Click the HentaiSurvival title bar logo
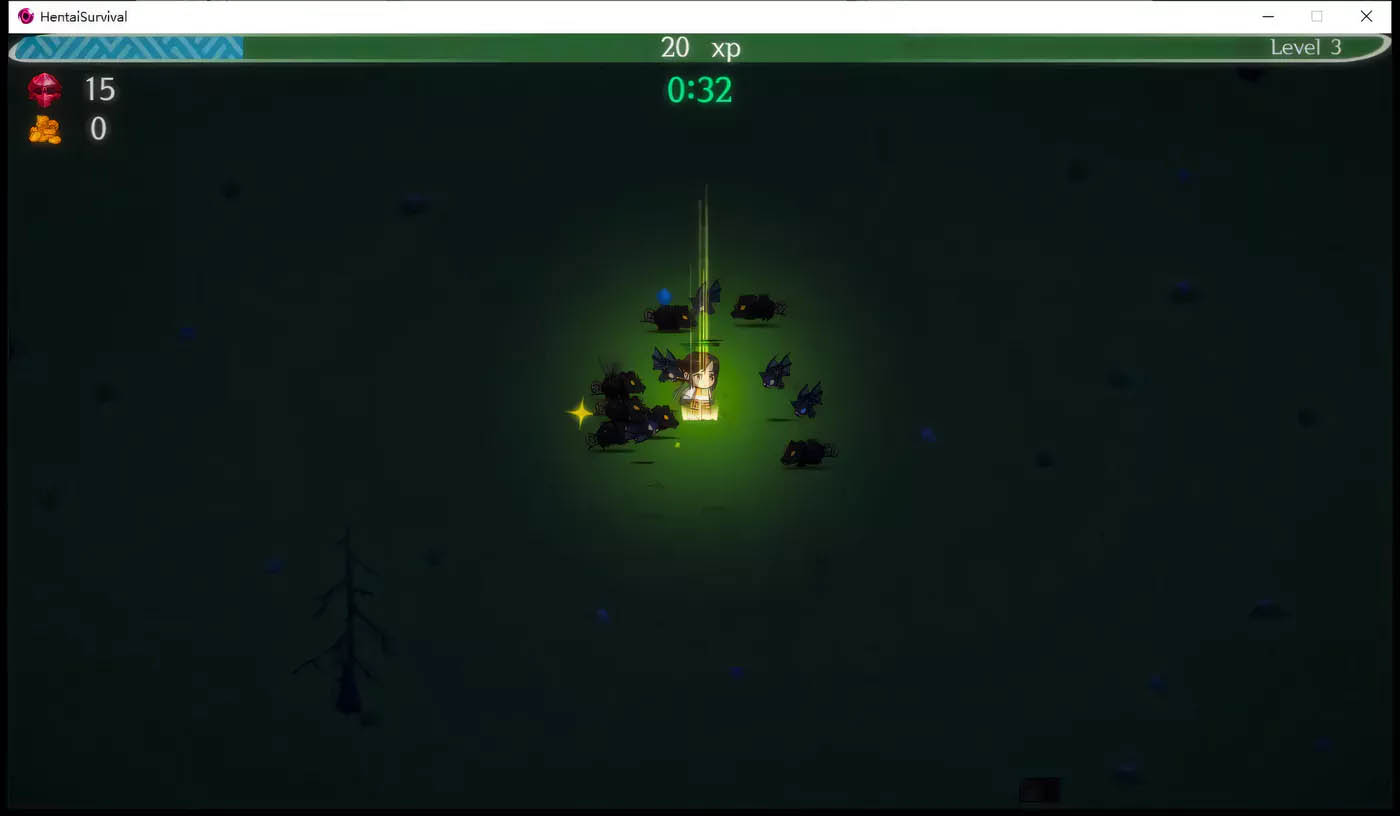 (25, 16)
